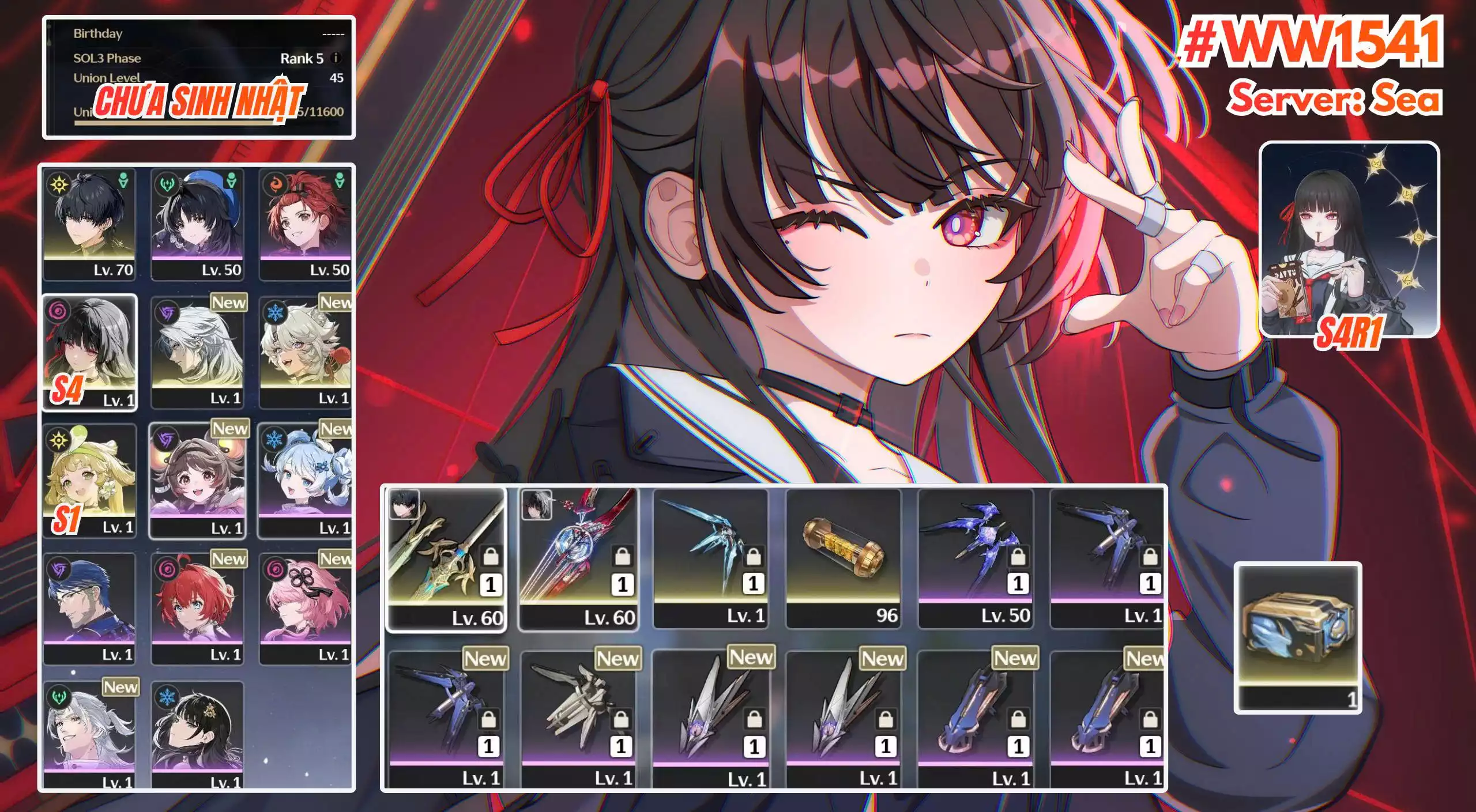This screenshot has height=812, width=1476.
Task: Click the Fusion element icon on red-haired Lv.50 character
Action: tap(274, 184)
